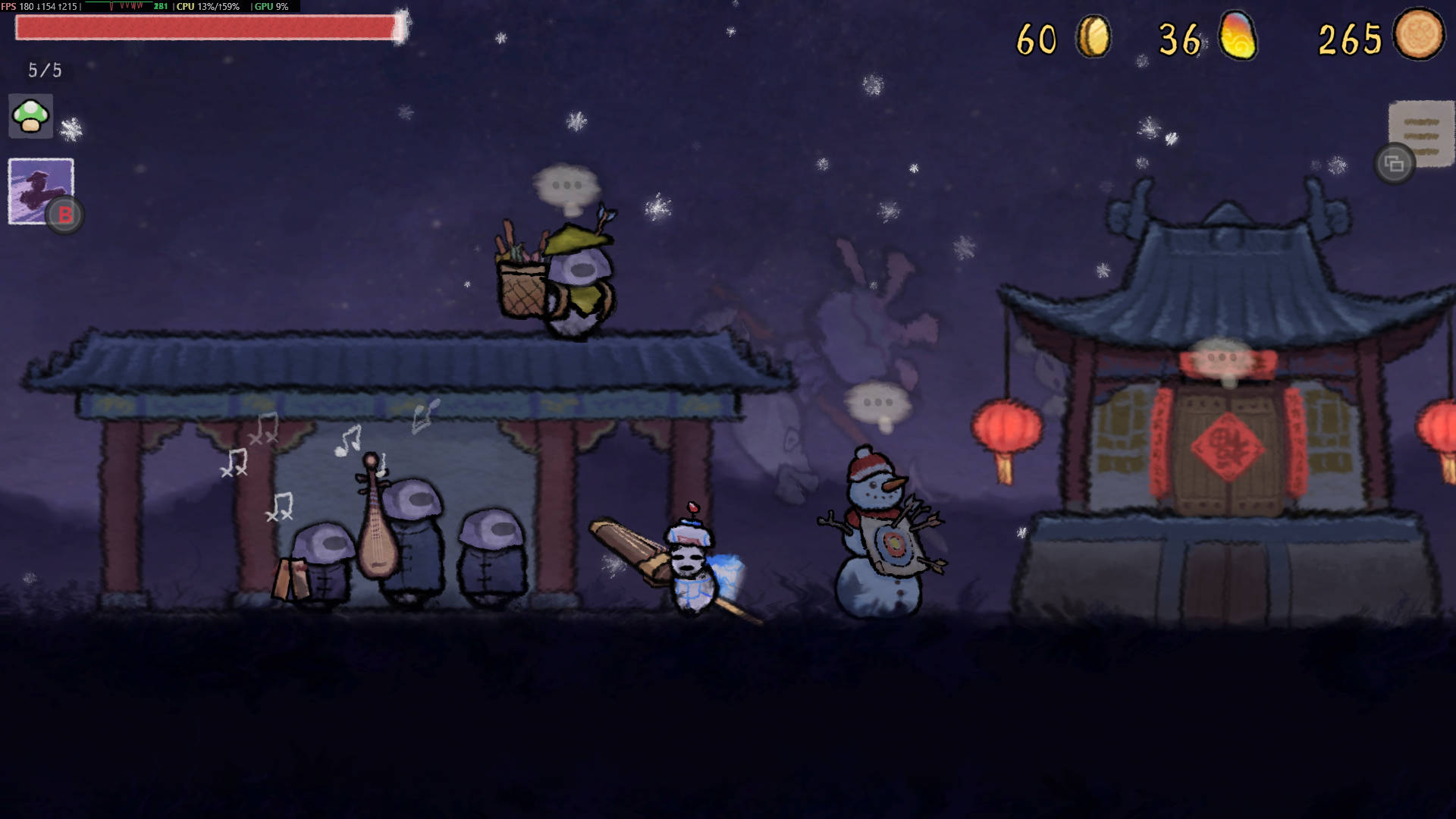
Task: Click the round overlapping-windows overlay button
Action: click(1394, 163)
